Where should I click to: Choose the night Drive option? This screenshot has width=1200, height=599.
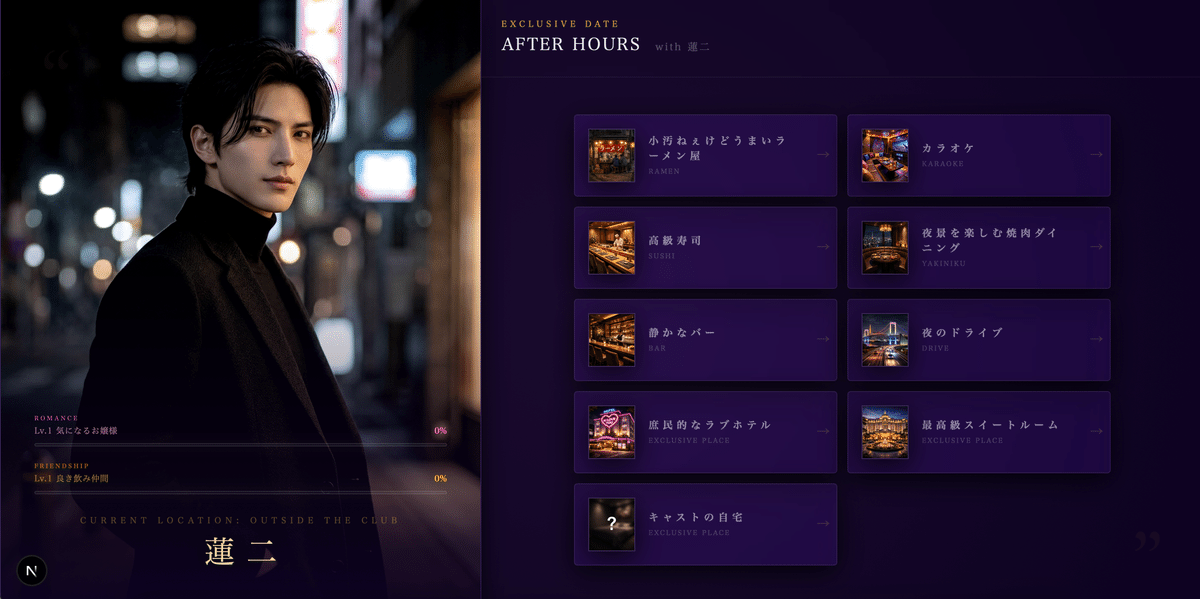click(978, 339)
